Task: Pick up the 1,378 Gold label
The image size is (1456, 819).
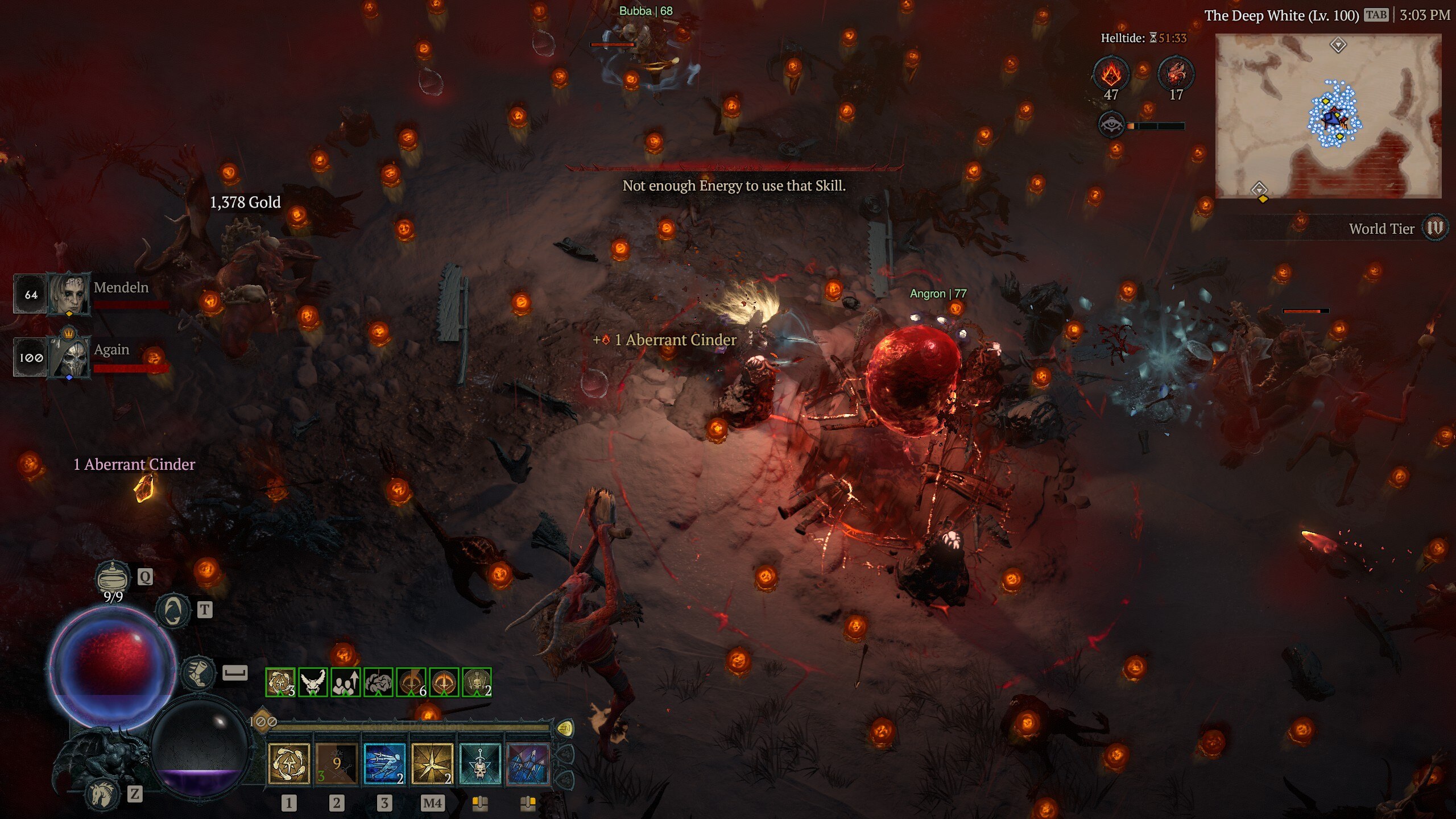Action: pos(245,202)
